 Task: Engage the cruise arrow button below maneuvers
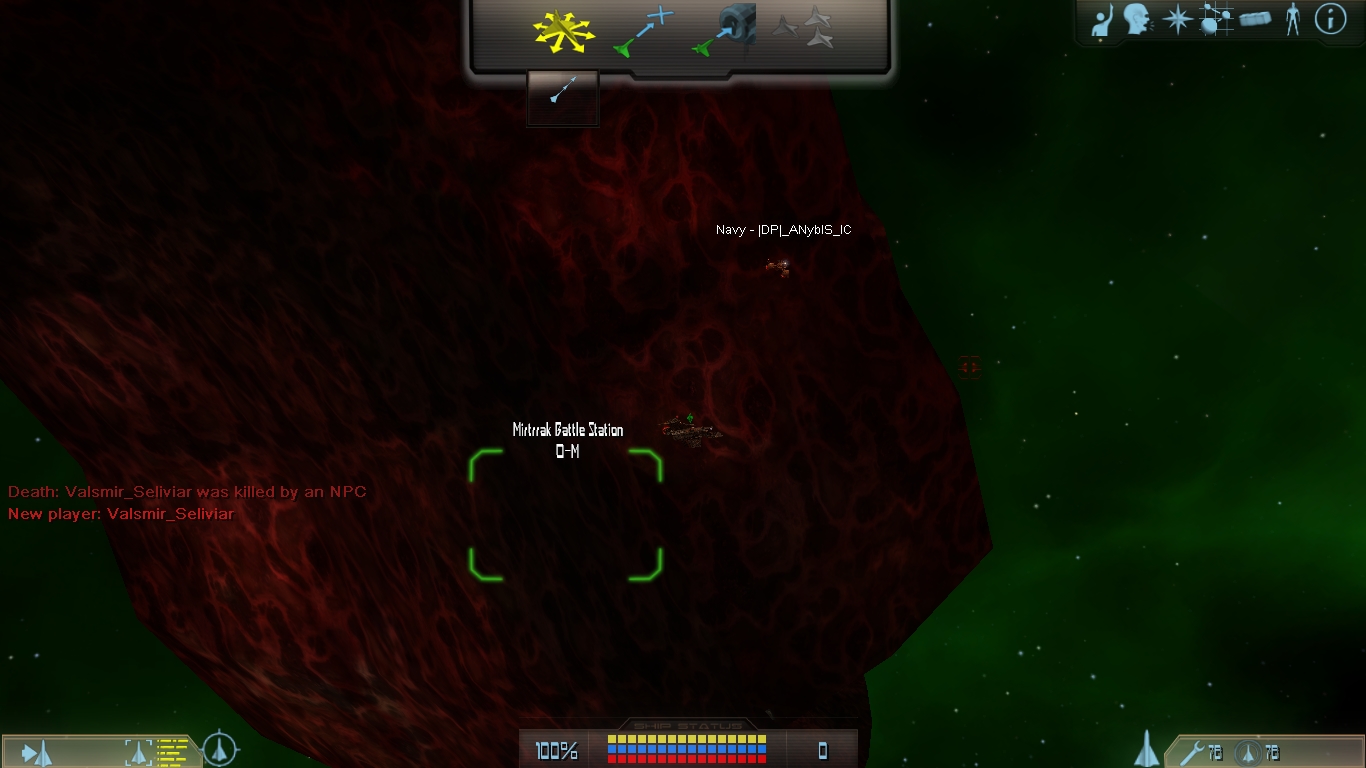pos(563,94)
